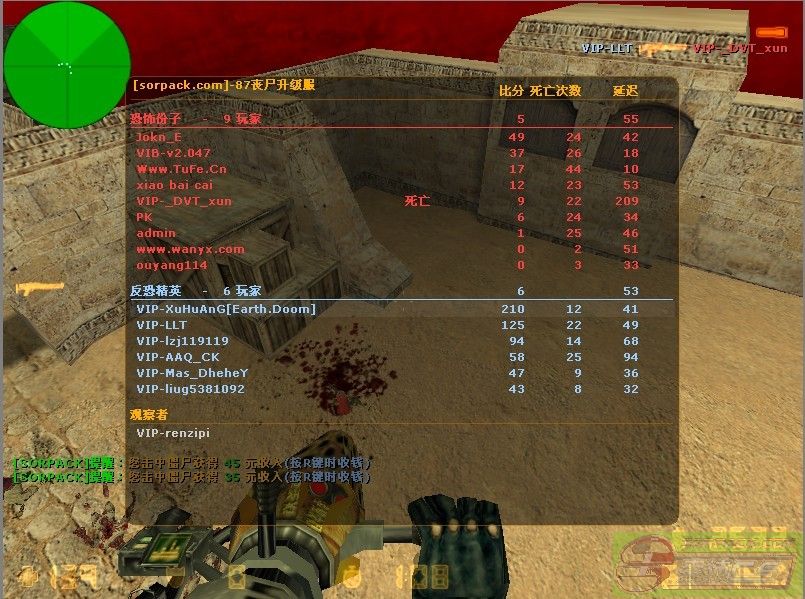Select player ouyang114

click(171, 265)
